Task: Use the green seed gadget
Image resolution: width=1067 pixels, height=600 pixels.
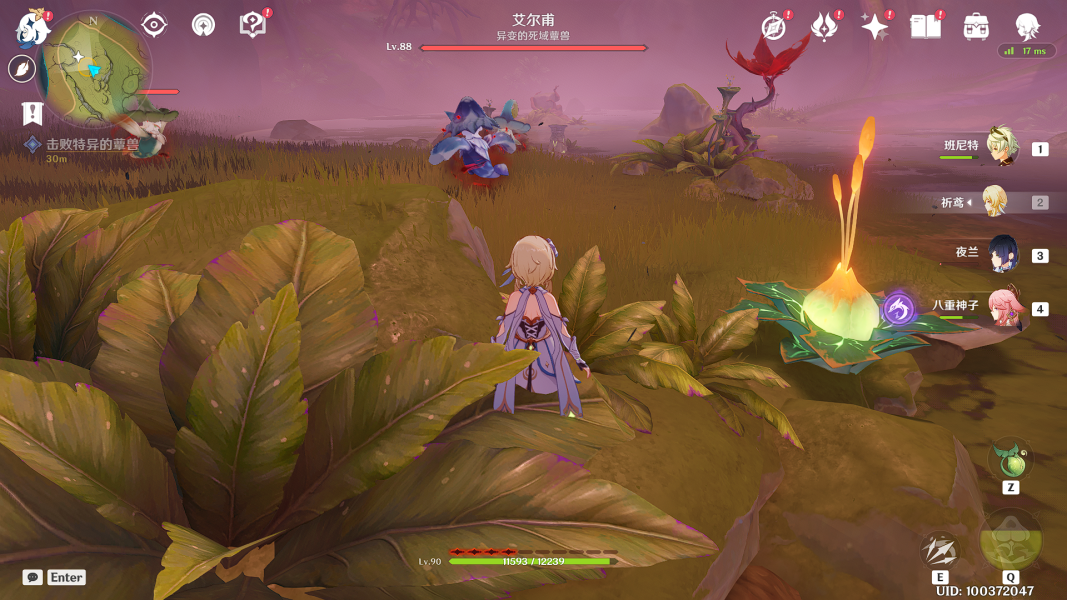Action: click(x=1010, y=461)
